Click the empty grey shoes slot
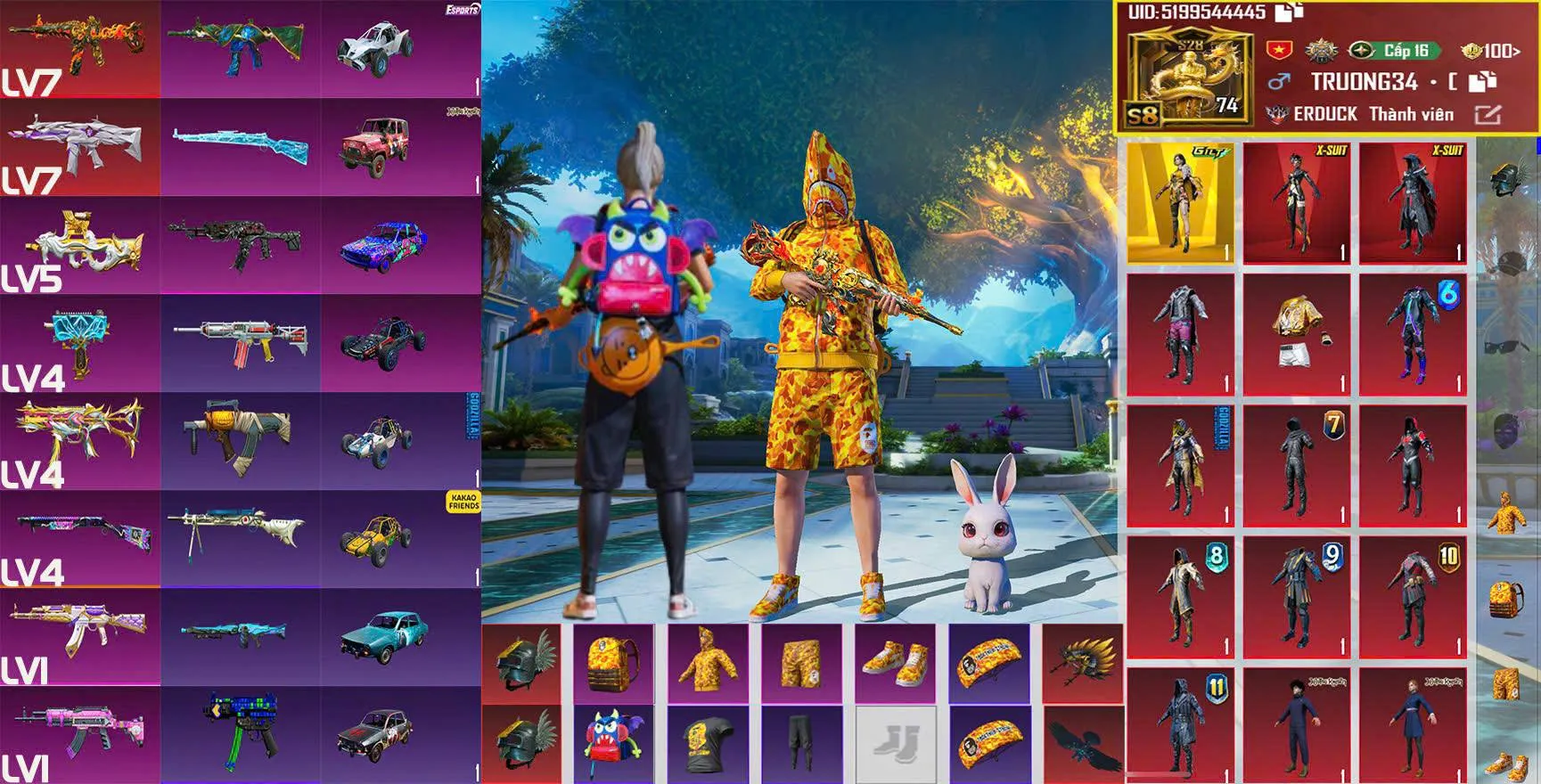Screen dimensions: 1541x784 click(895, 745)
